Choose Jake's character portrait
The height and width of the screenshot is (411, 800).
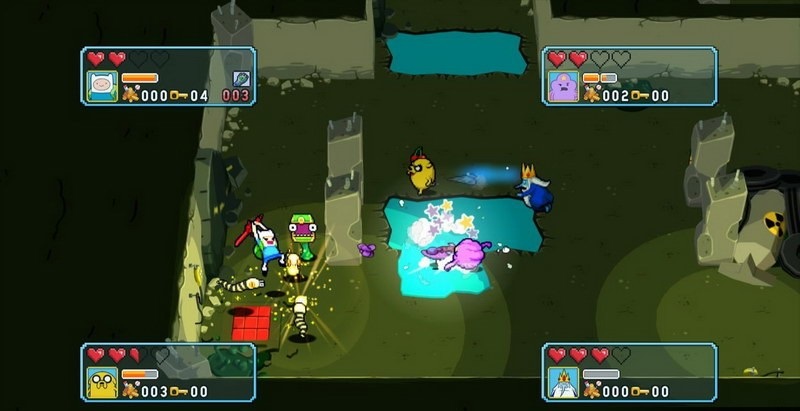[103, 382]
